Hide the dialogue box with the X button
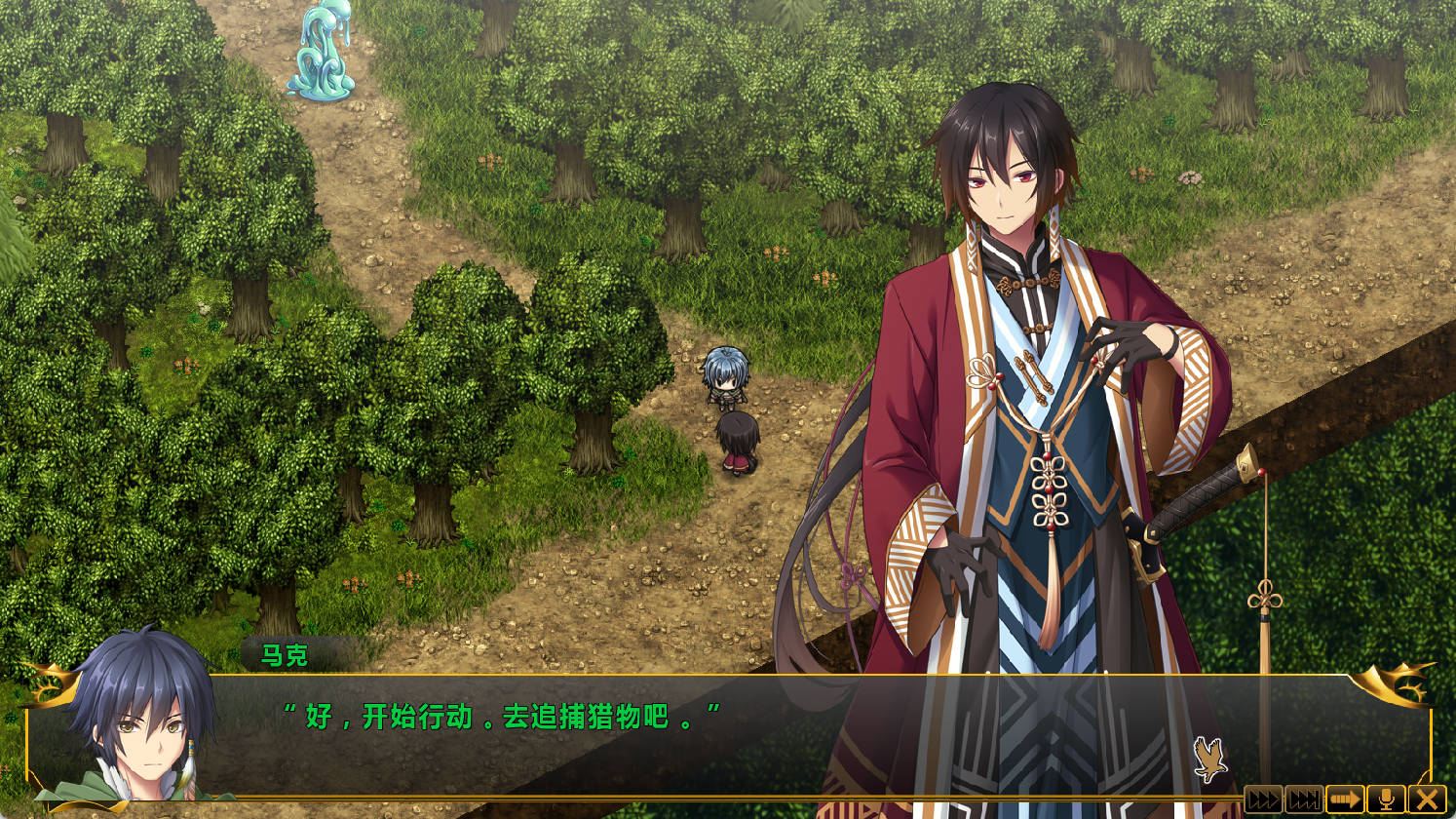The height and width of the screenshot is (819, 1456). coord(1428,800)
